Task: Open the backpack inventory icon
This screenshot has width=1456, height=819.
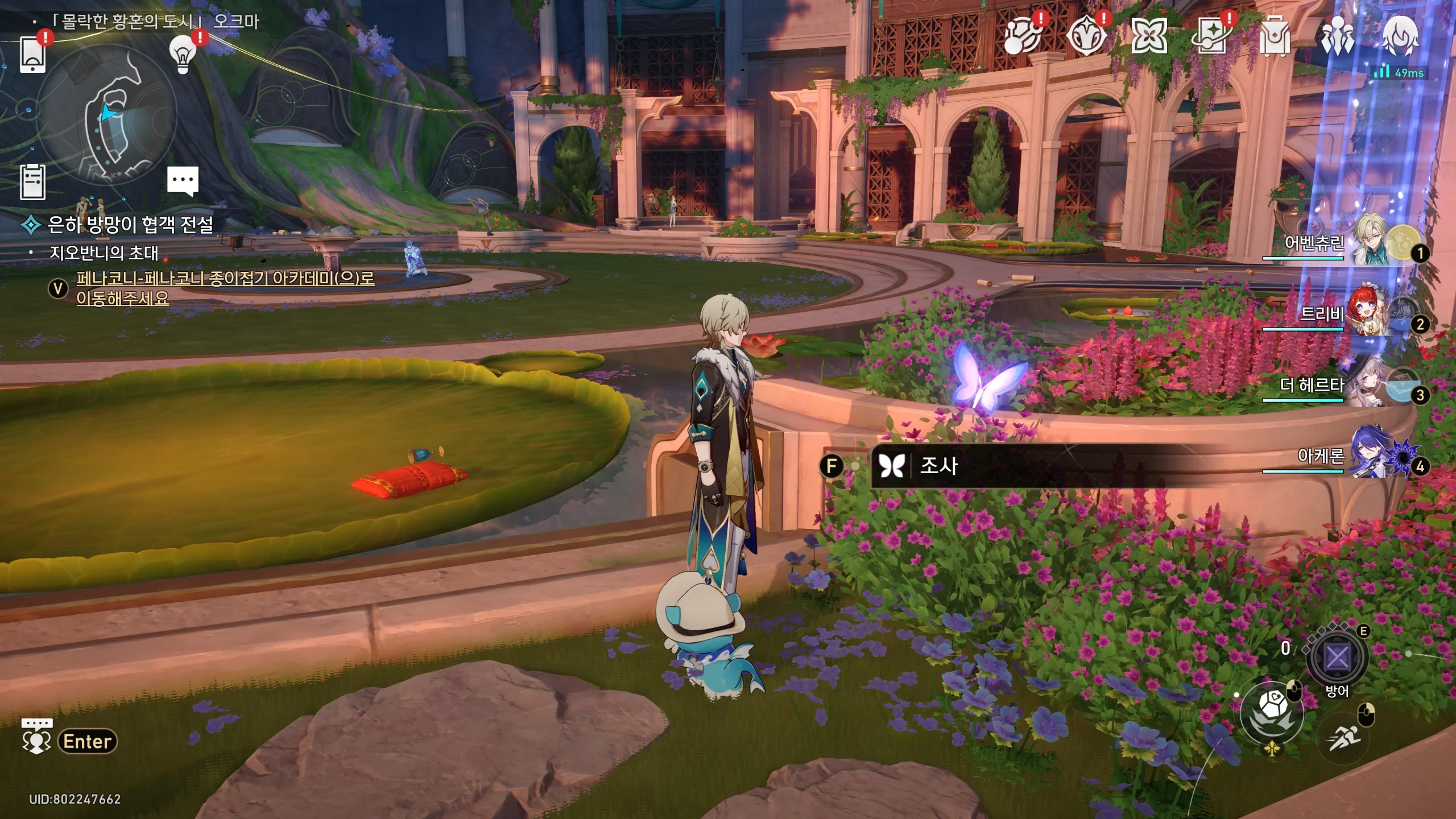Action: pyautogui.click(x=1274, y=35)
